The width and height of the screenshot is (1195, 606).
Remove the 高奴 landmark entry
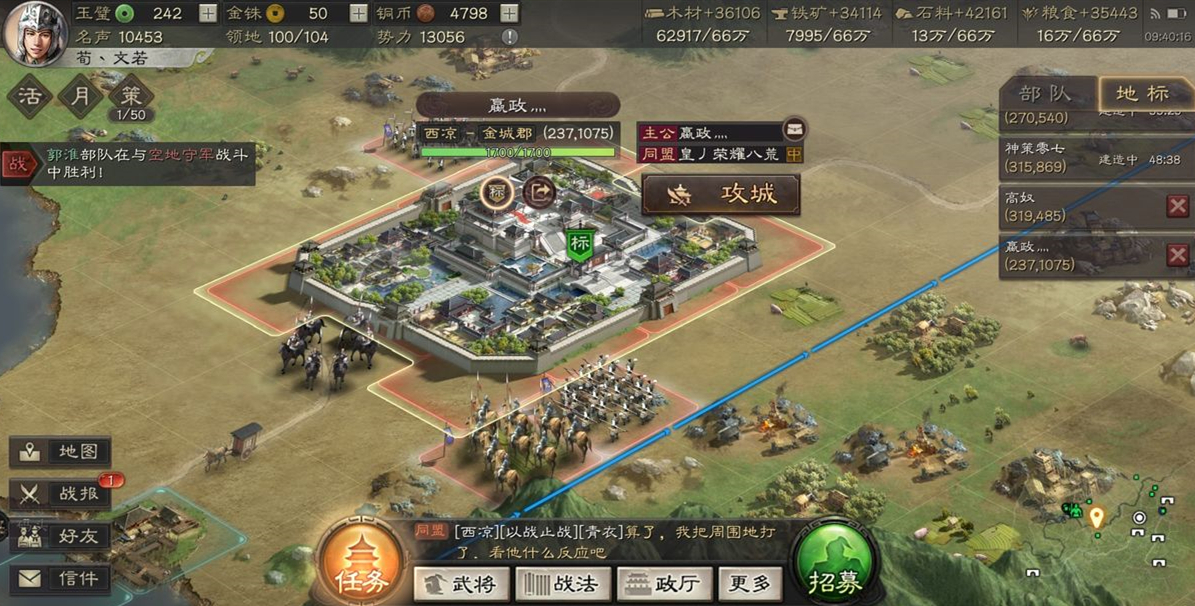1178,206
